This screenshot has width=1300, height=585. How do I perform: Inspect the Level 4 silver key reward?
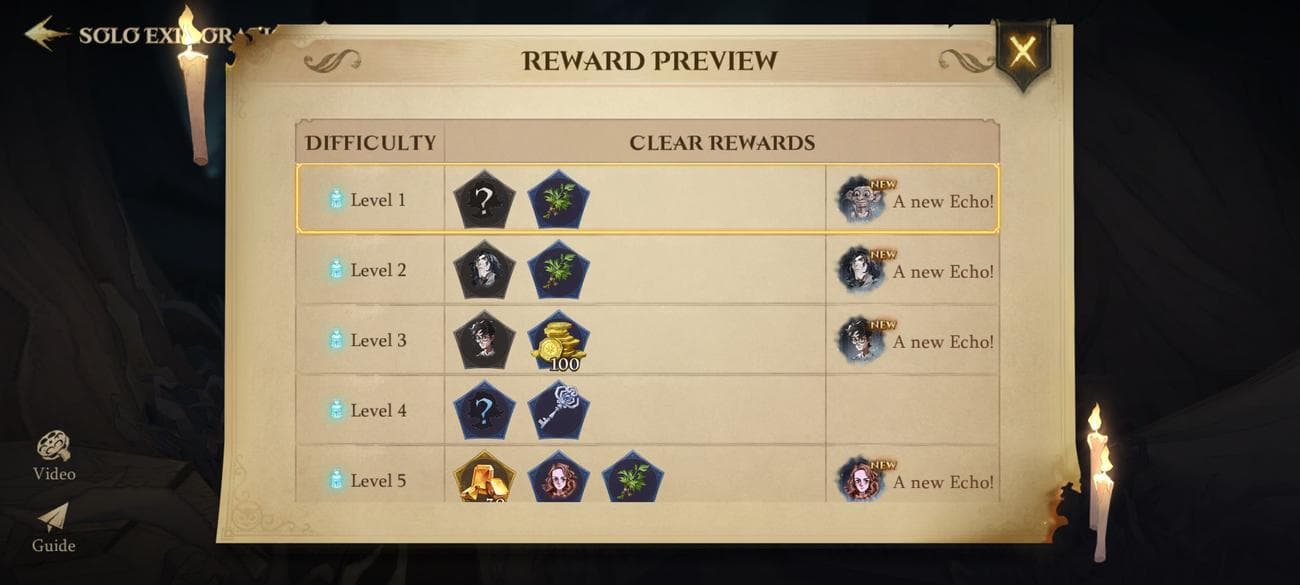pos(558,410)
